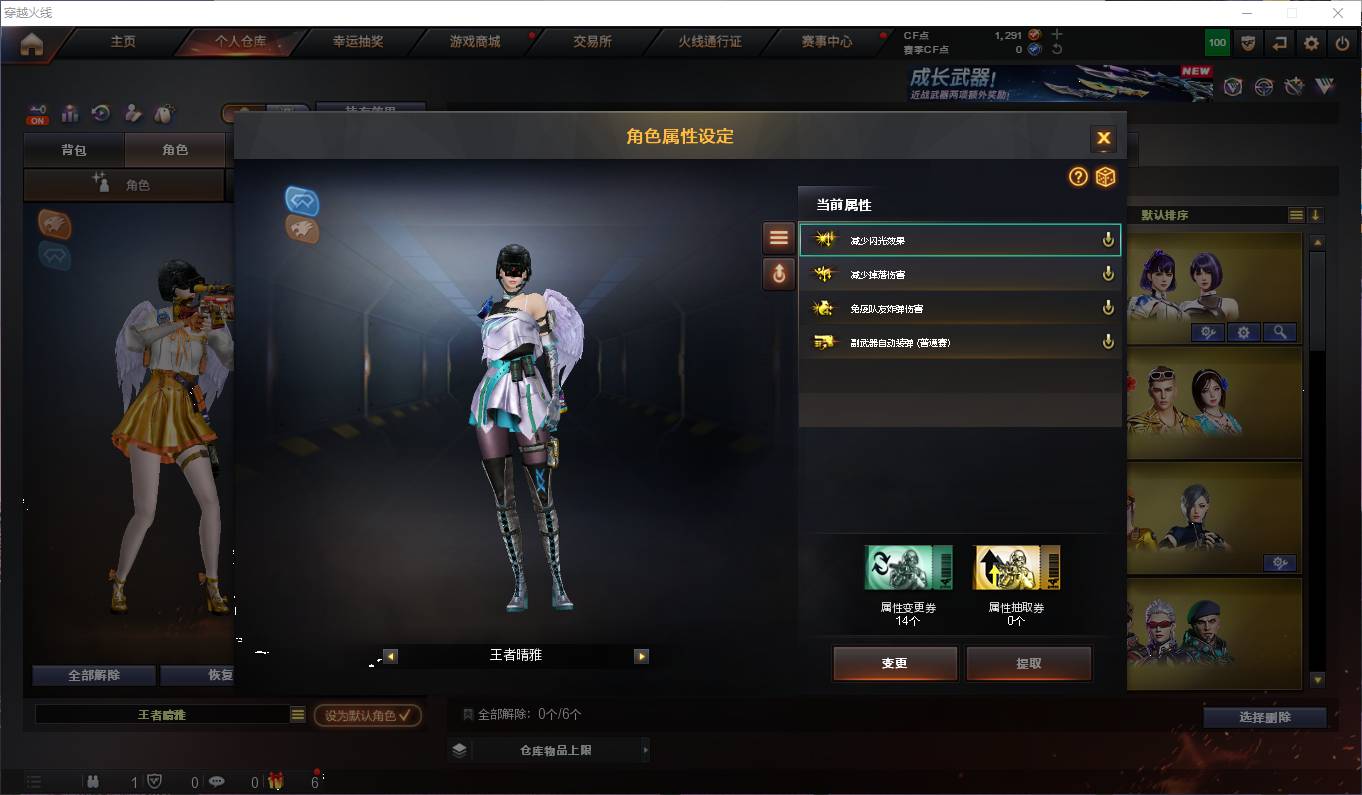The image size is (1362, 795).
Task: Show next character with right arrow
Action: click(641, 656)
